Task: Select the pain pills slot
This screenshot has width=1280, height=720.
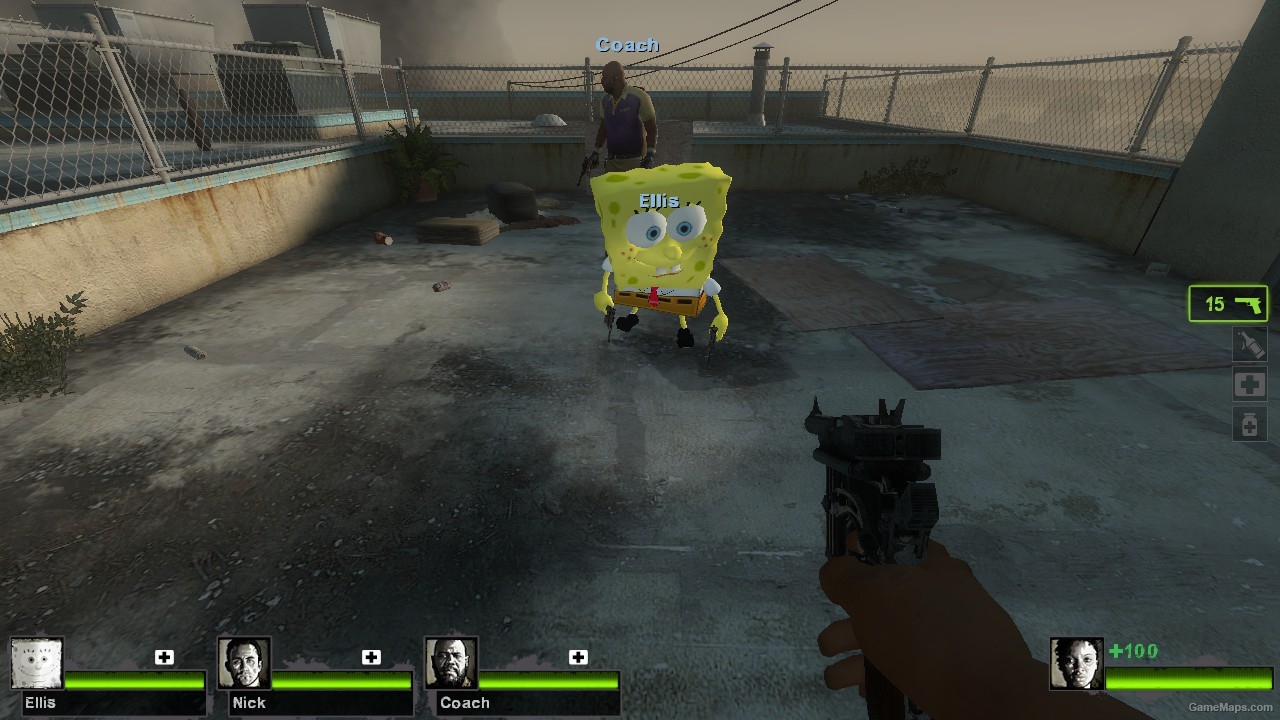Action: click(1248, 423)
